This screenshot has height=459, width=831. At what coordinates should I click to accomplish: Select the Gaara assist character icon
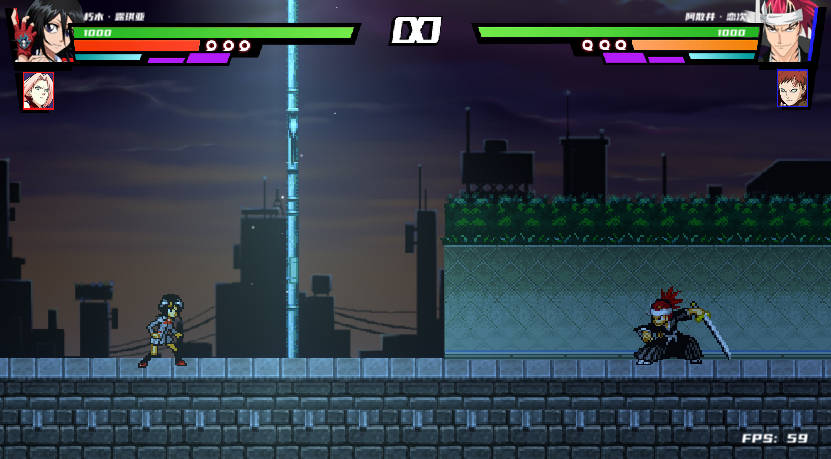point(792,89)
